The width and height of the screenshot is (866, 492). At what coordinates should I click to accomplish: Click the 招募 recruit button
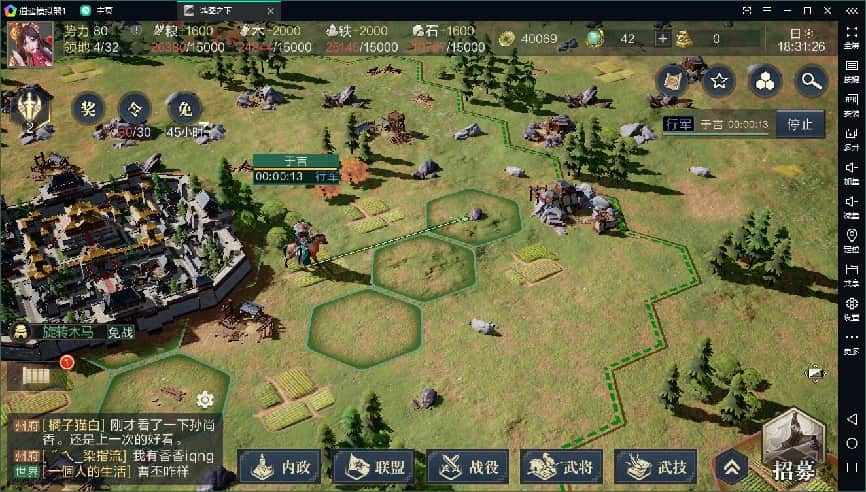tap(793, 448)
